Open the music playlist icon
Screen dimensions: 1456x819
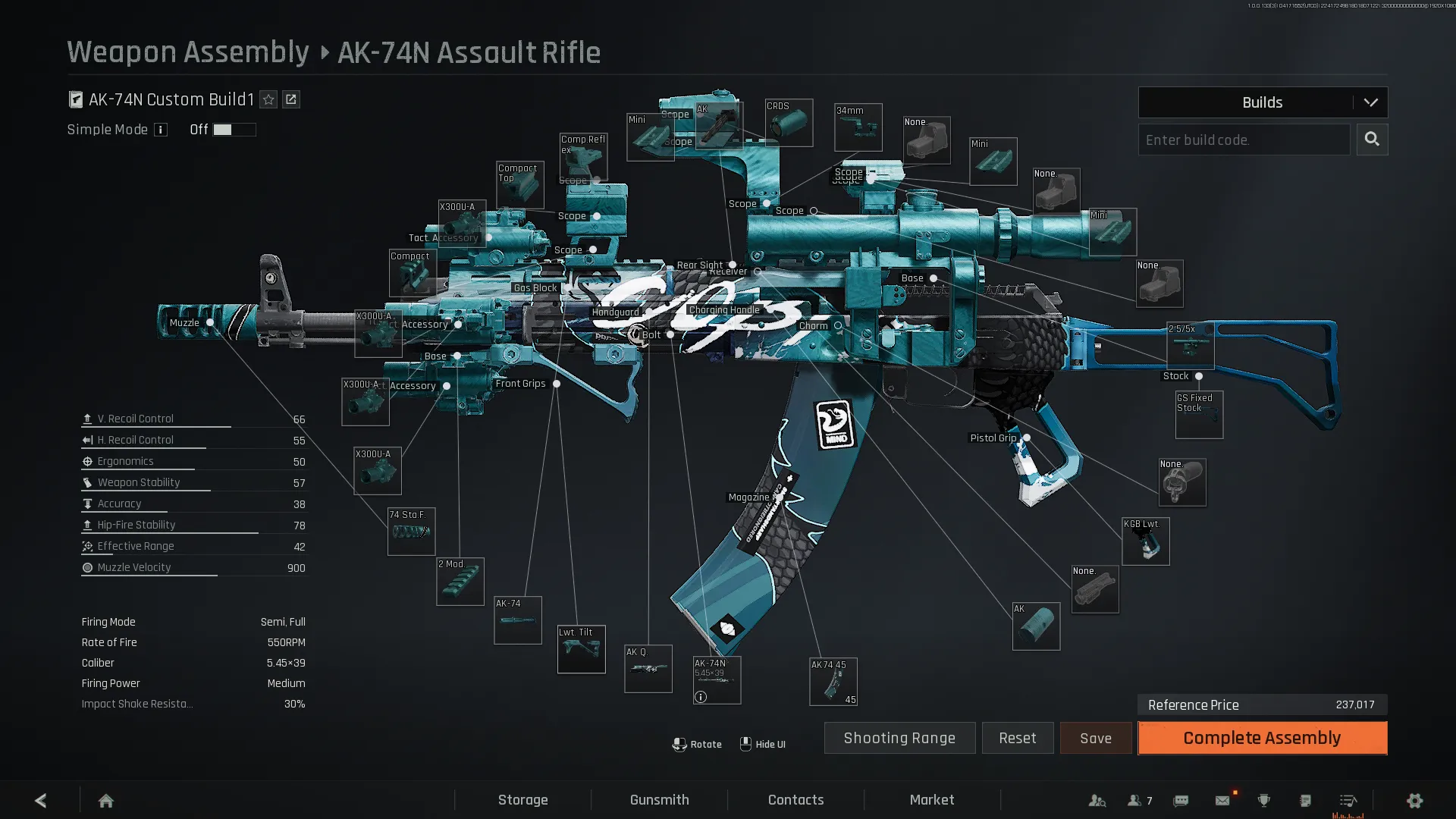1348,800
